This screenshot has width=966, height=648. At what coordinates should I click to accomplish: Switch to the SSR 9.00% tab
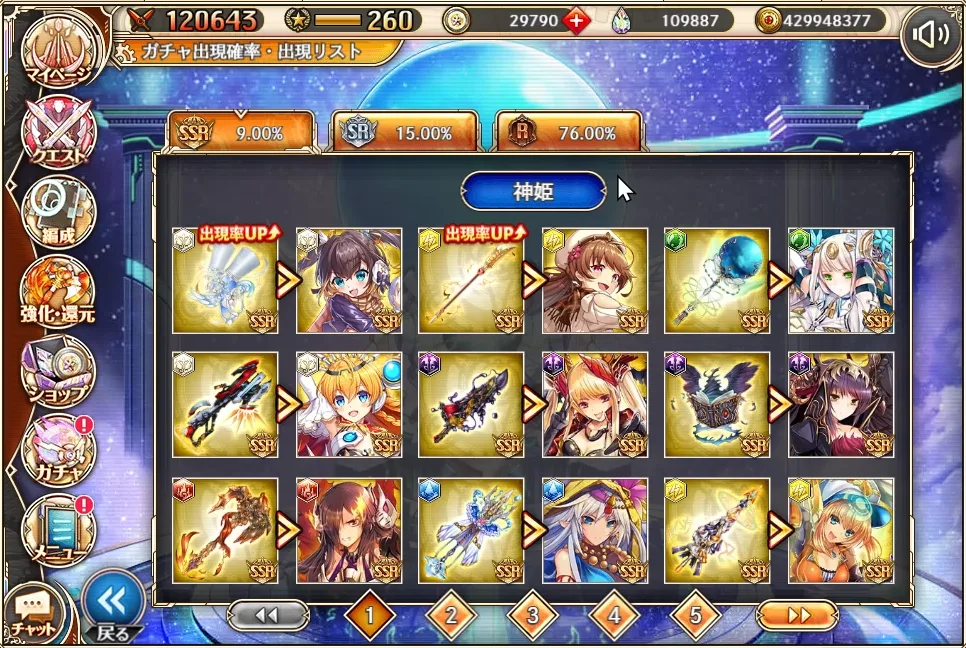(241, 132)
